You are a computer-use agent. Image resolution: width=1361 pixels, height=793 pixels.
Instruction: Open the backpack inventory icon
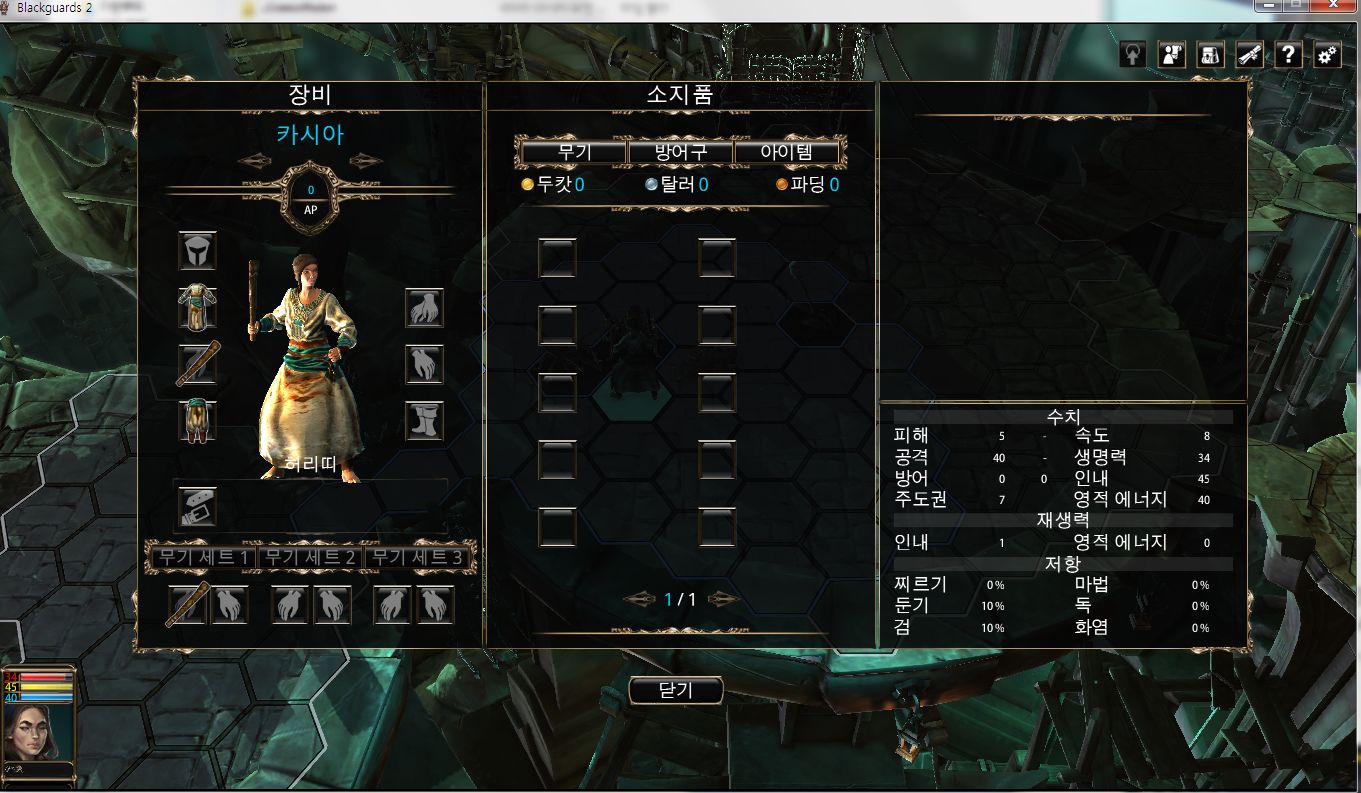click(1210, 55)
